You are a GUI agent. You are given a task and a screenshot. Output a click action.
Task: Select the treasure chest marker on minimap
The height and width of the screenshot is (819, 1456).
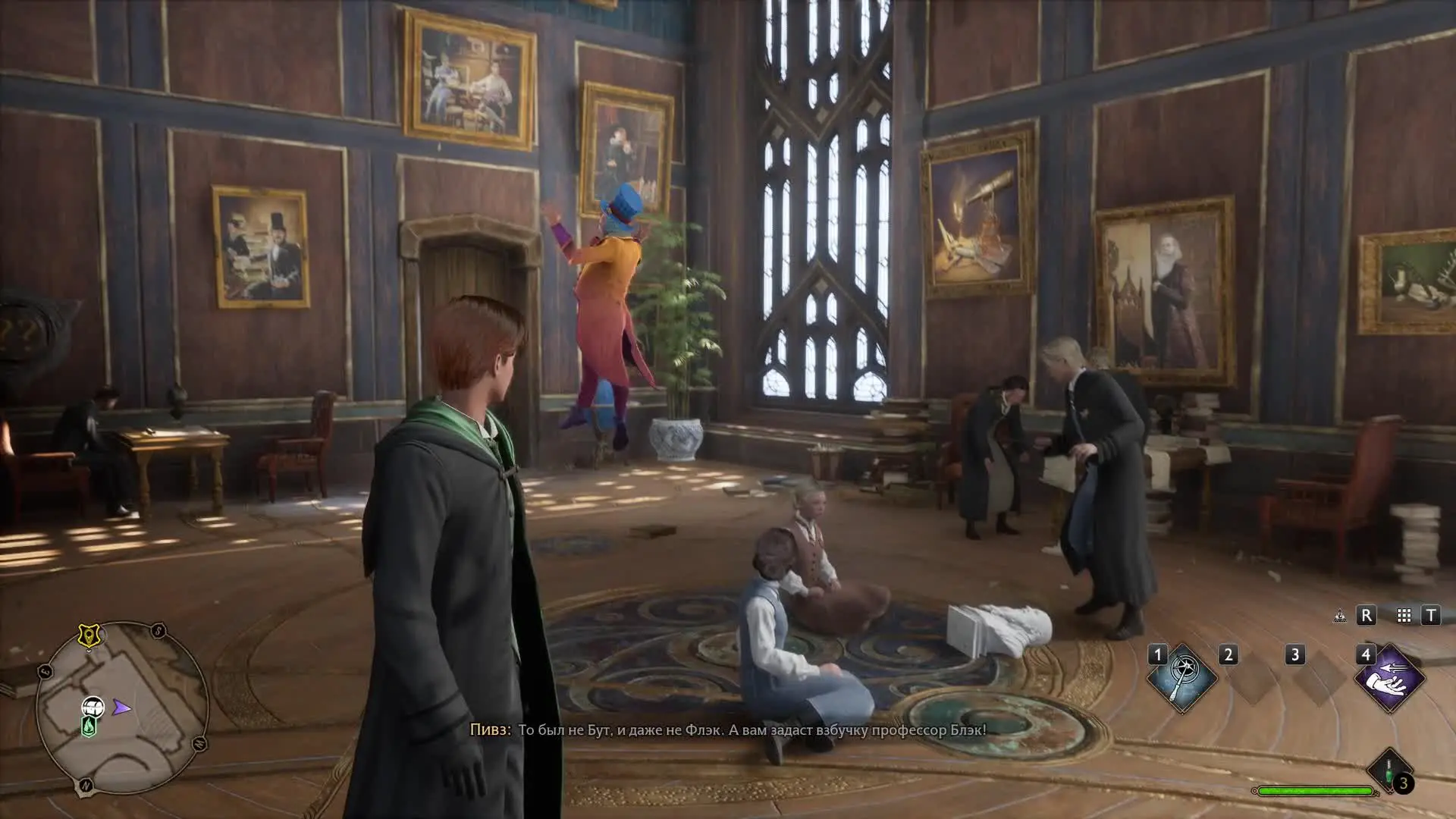pos(93,707)
